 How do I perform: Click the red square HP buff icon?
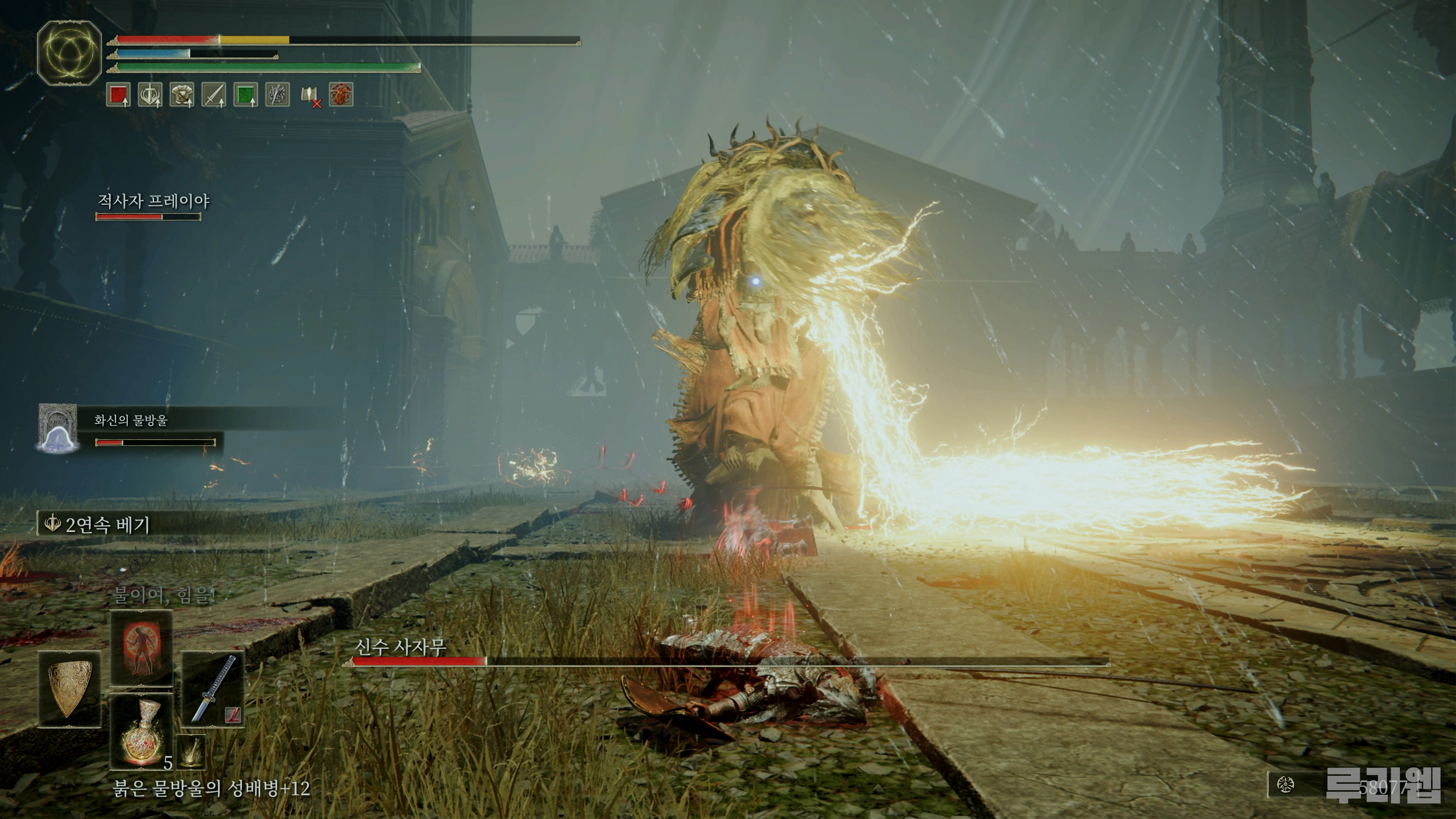(x=118, y=94)
